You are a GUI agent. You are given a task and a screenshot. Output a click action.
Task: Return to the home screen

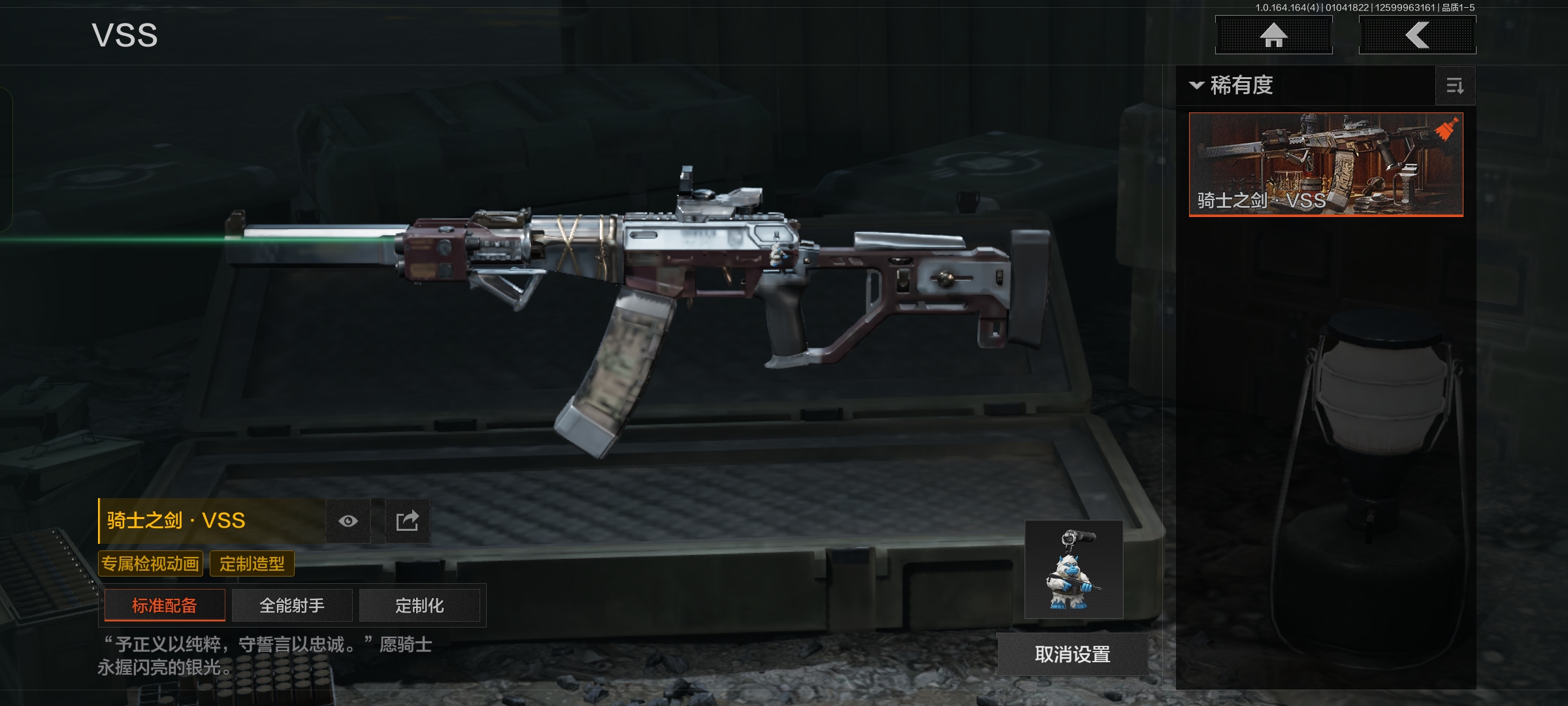(1273, 35)
